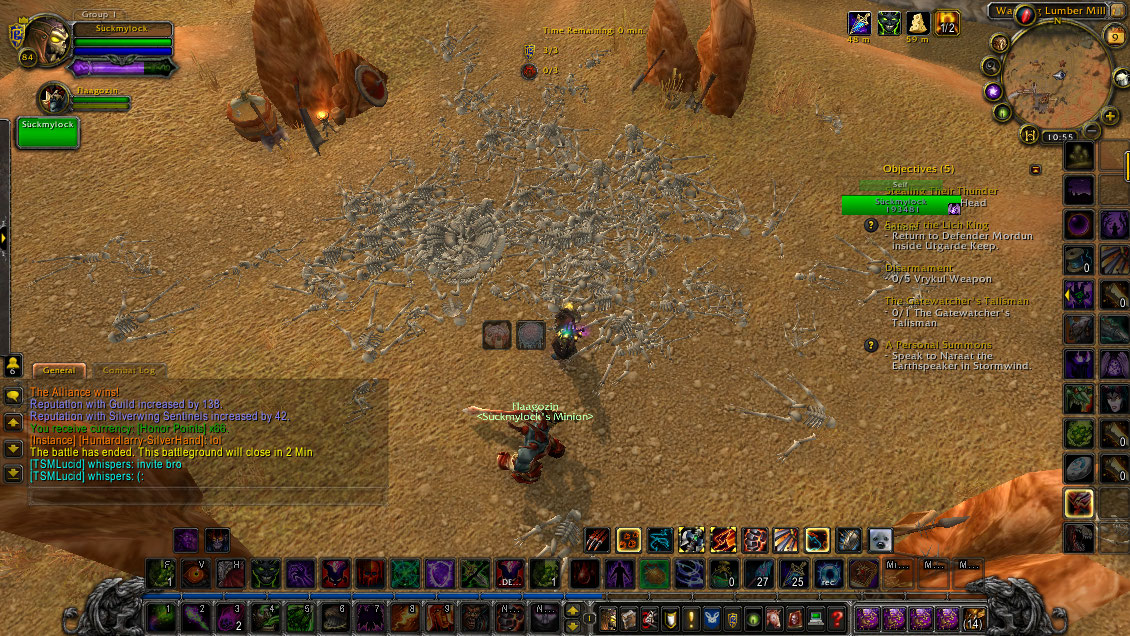This screenshot has height=636, width=1130.
Task: Zoom in the minimap with plus button
Action: [1110, 116]
